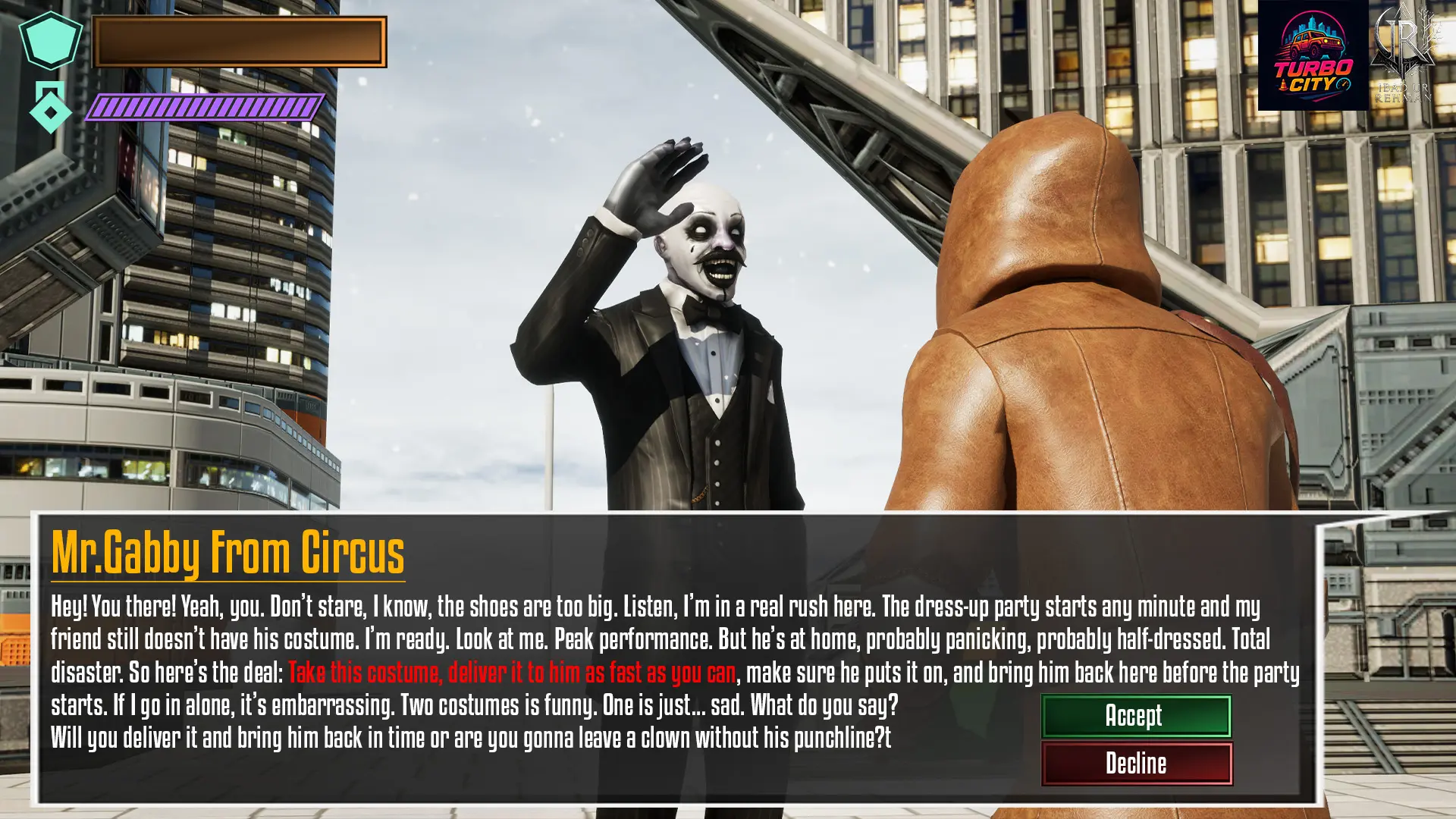Decline the clown's delivery request
This screenshot has height=819, width=1456.
1136,763
